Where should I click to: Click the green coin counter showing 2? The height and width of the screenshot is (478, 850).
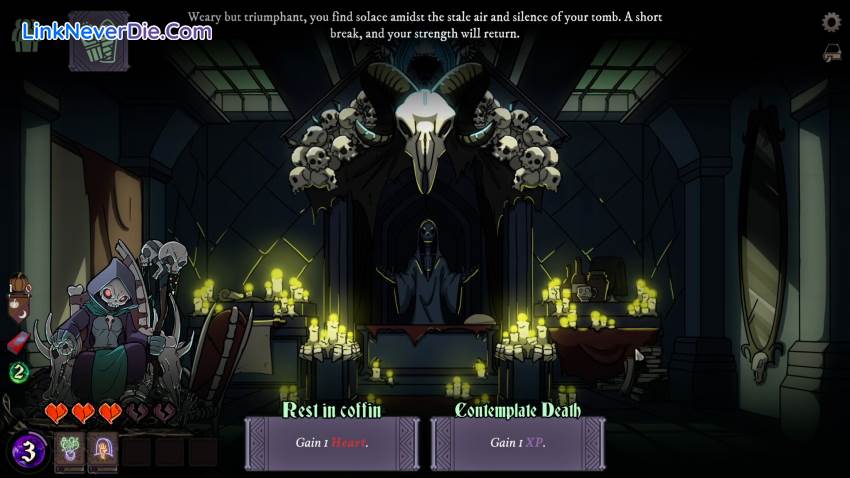point(17,373)
